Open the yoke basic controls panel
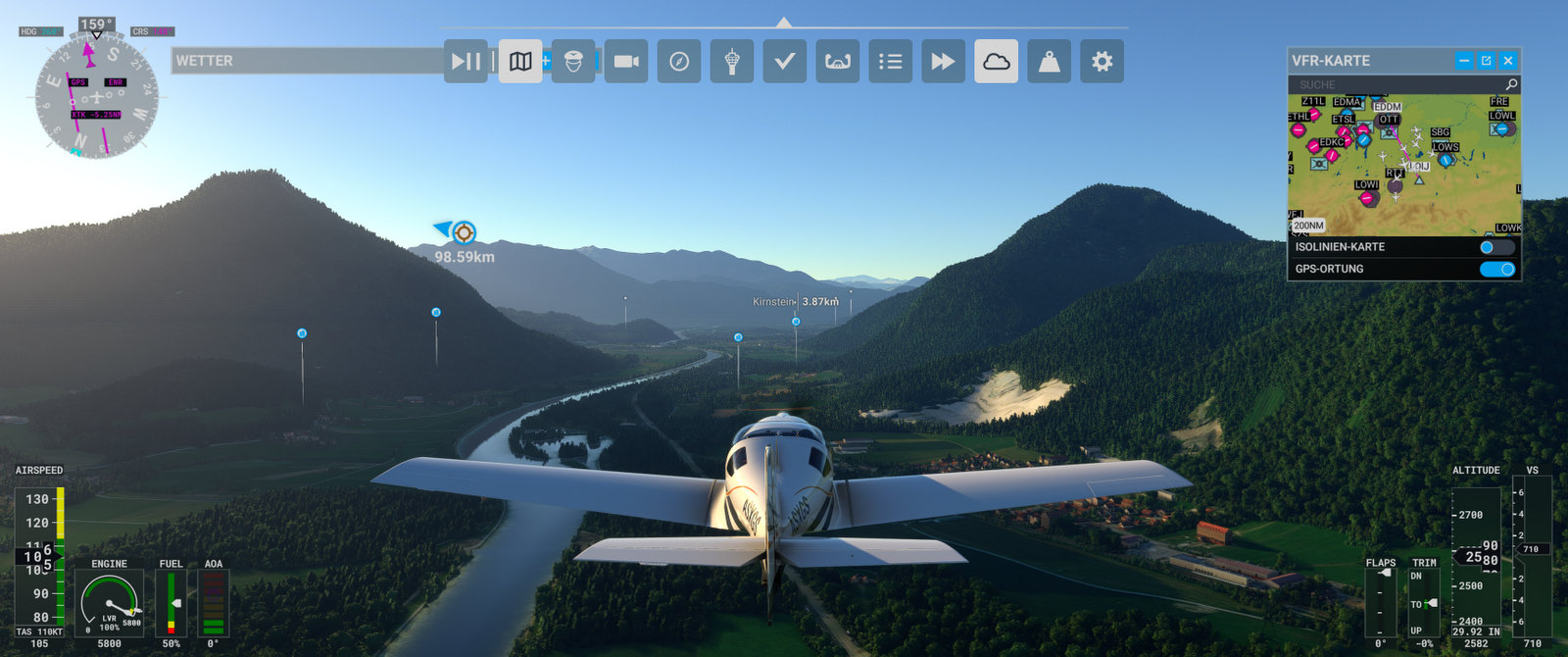 838,61
